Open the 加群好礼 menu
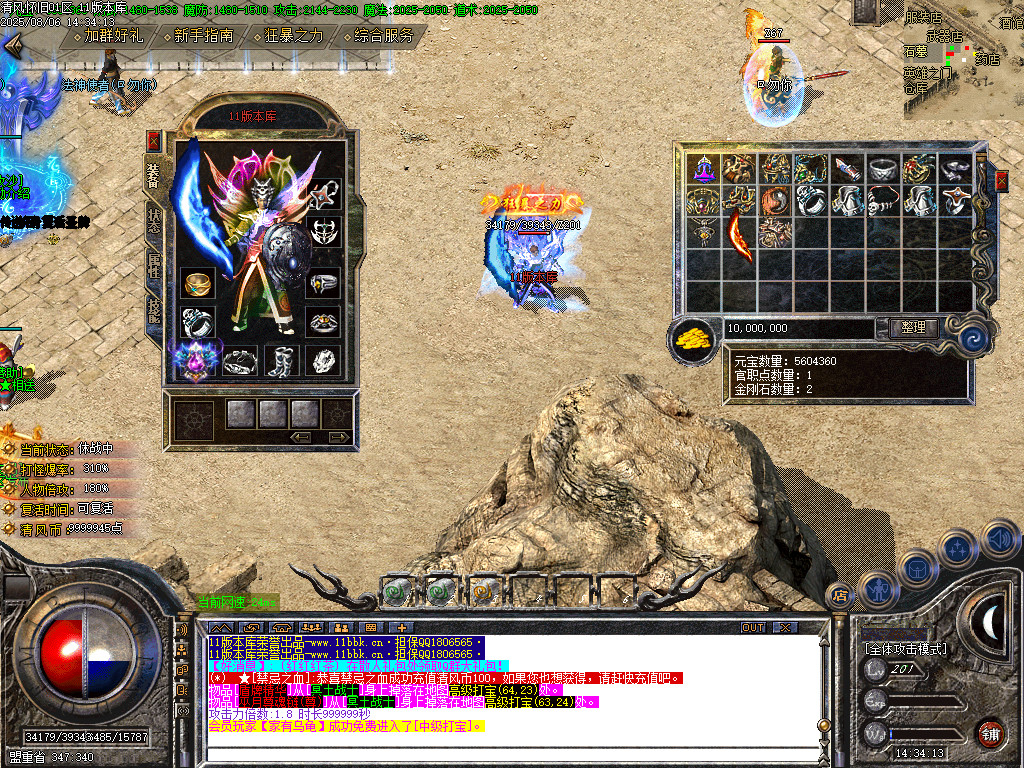1024x768 pixels. pos(113,36)
